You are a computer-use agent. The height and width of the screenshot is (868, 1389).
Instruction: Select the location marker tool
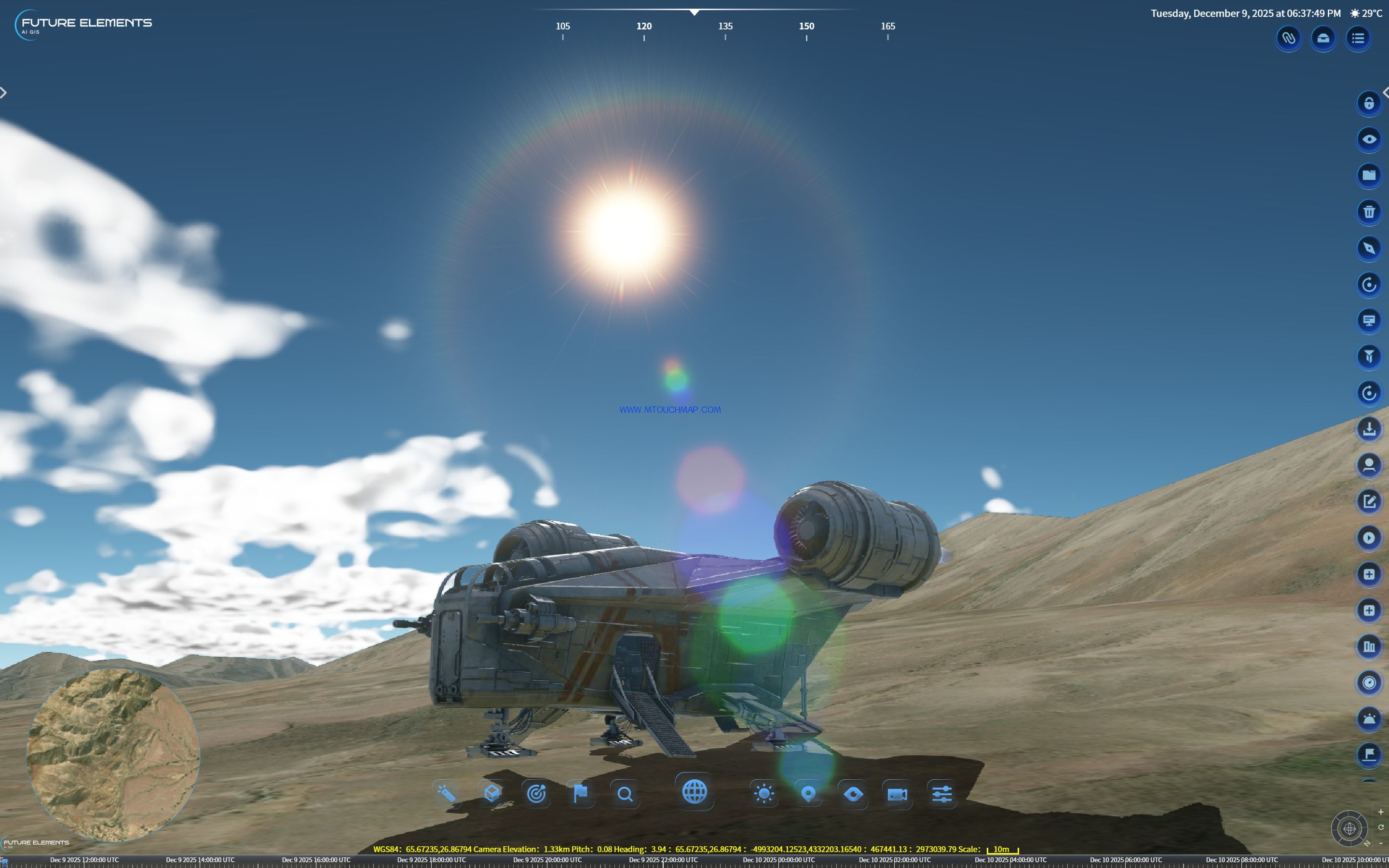(x=808, y=795)
